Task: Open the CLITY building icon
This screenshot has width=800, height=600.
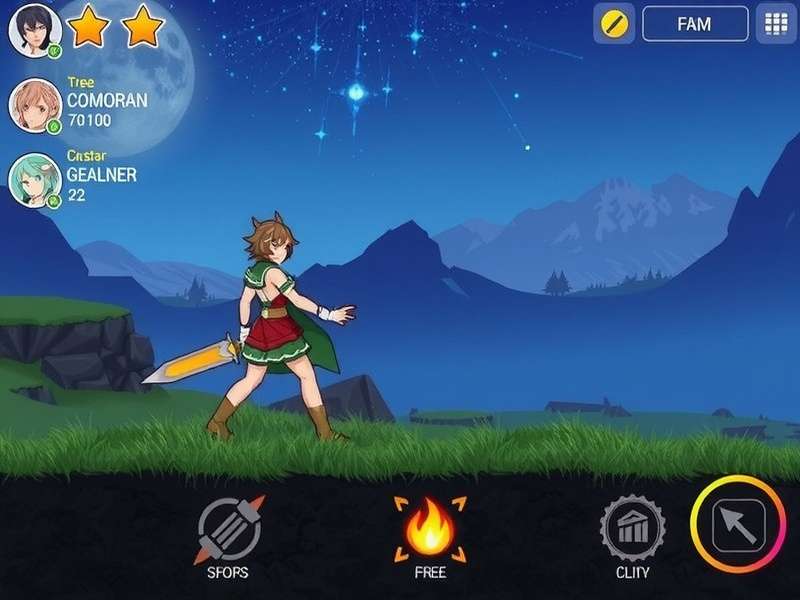Action: click(x=632, y=528)
